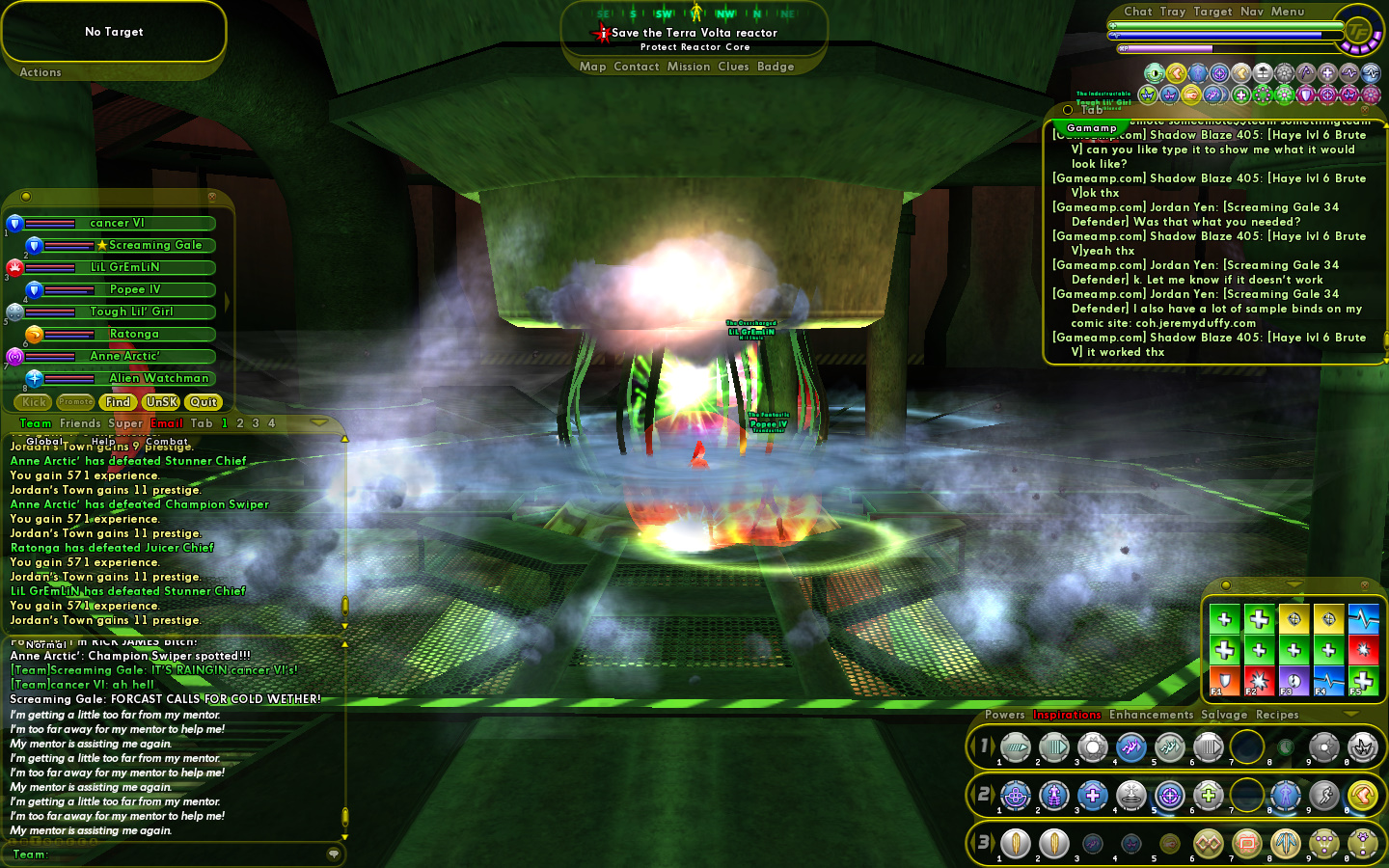Select teammate Ratonga in team list

pos(134,334)
